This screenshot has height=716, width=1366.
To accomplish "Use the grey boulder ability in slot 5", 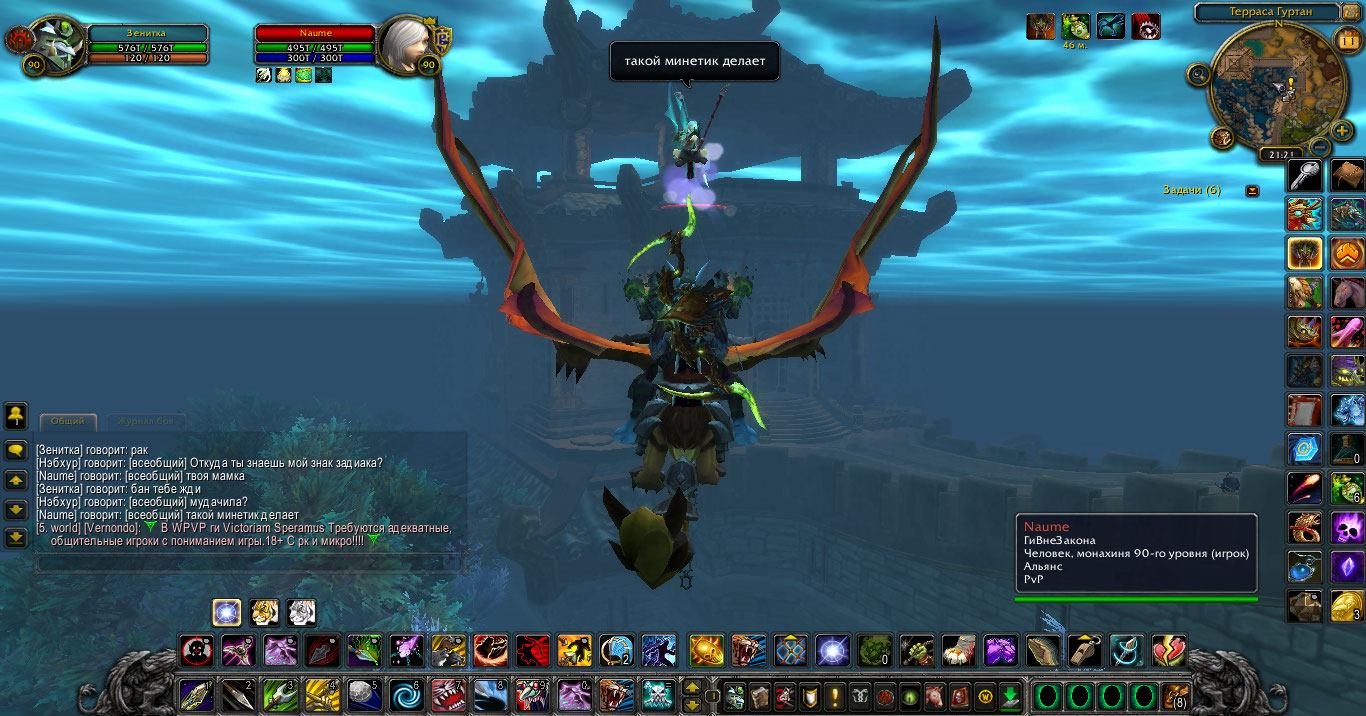I will pyautogui.click(x=363, y=693).
